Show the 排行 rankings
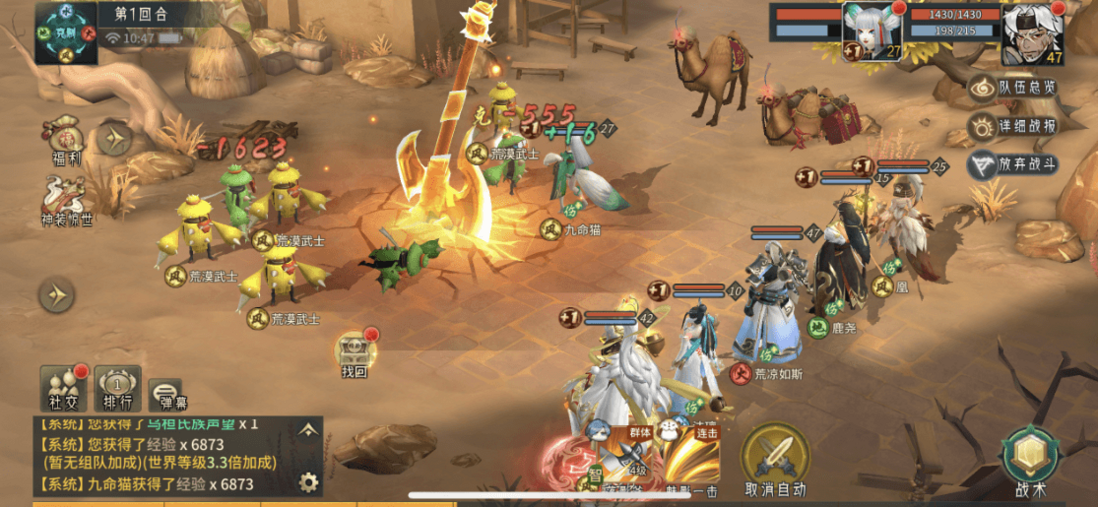 tap(119, 389)
